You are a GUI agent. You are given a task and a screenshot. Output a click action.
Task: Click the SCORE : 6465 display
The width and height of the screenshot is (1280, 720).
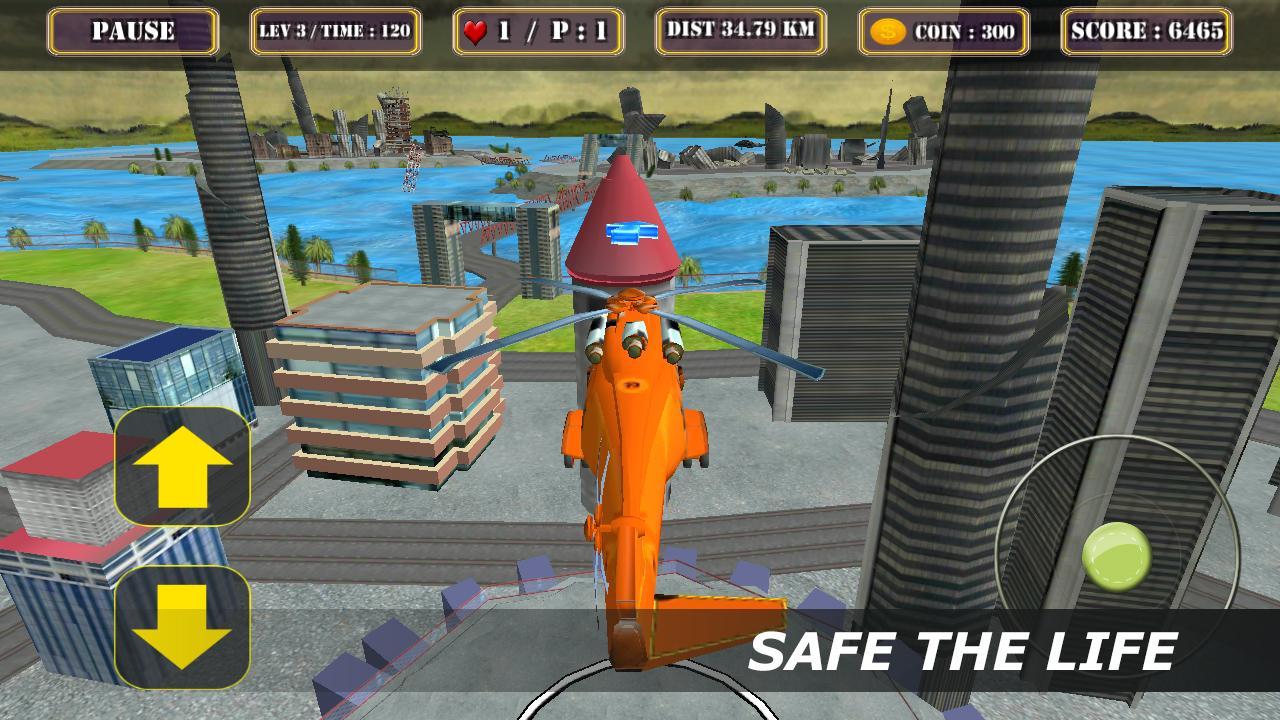pyautogui.click(x=1146, y=33)
